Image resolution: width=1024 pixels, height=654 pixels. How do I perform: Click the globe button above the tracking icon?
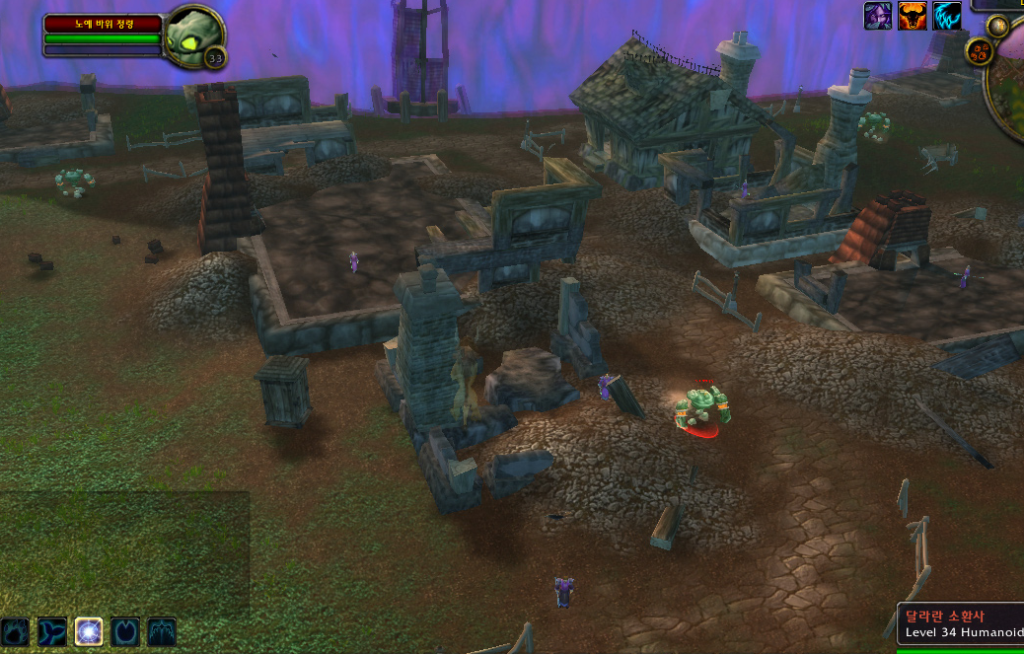pyautogui.click(x=997, y=26)
